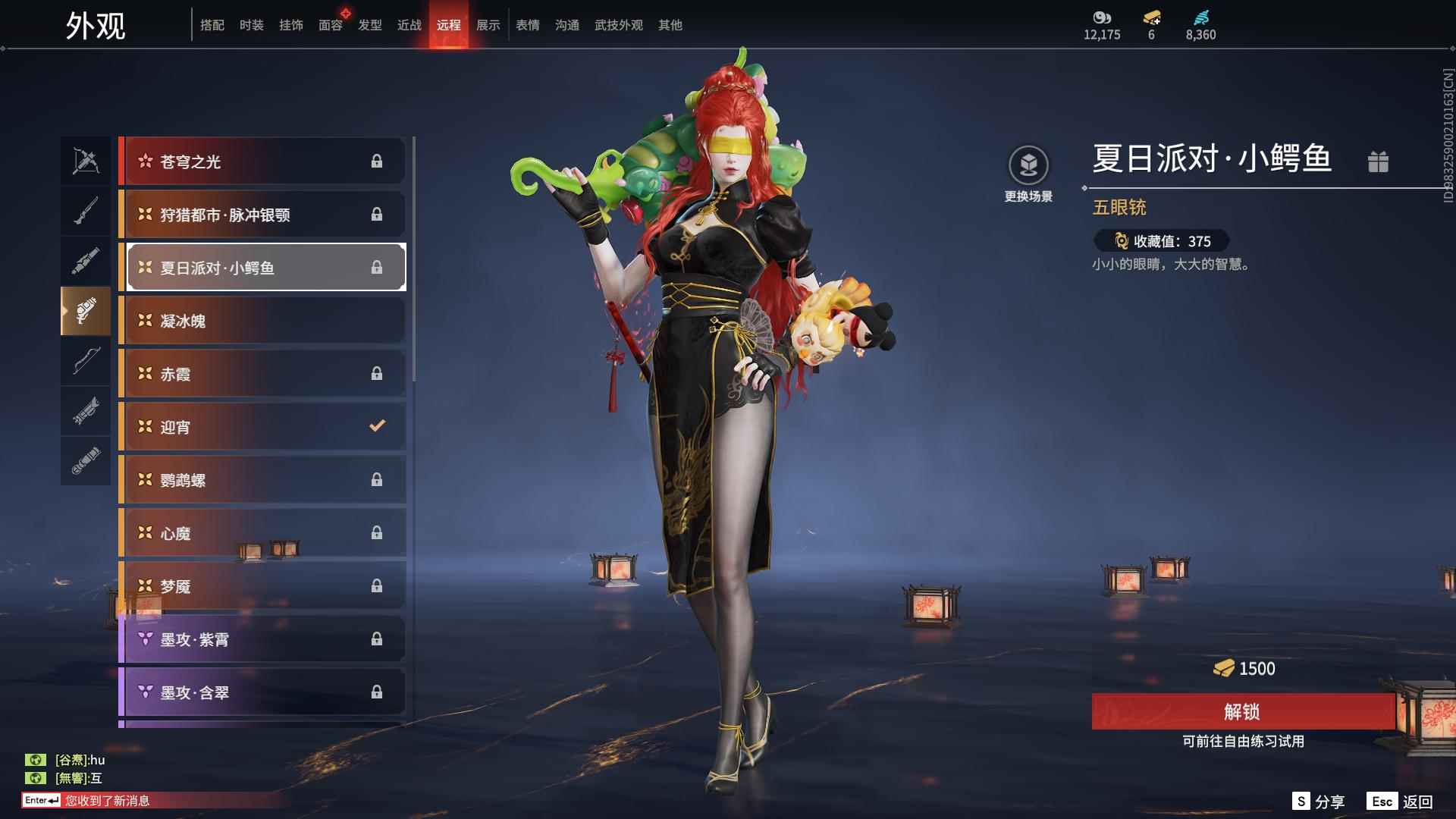
Task: Switch to the 近战 tab
Action: pyautogui.click(x=409, y=25)
